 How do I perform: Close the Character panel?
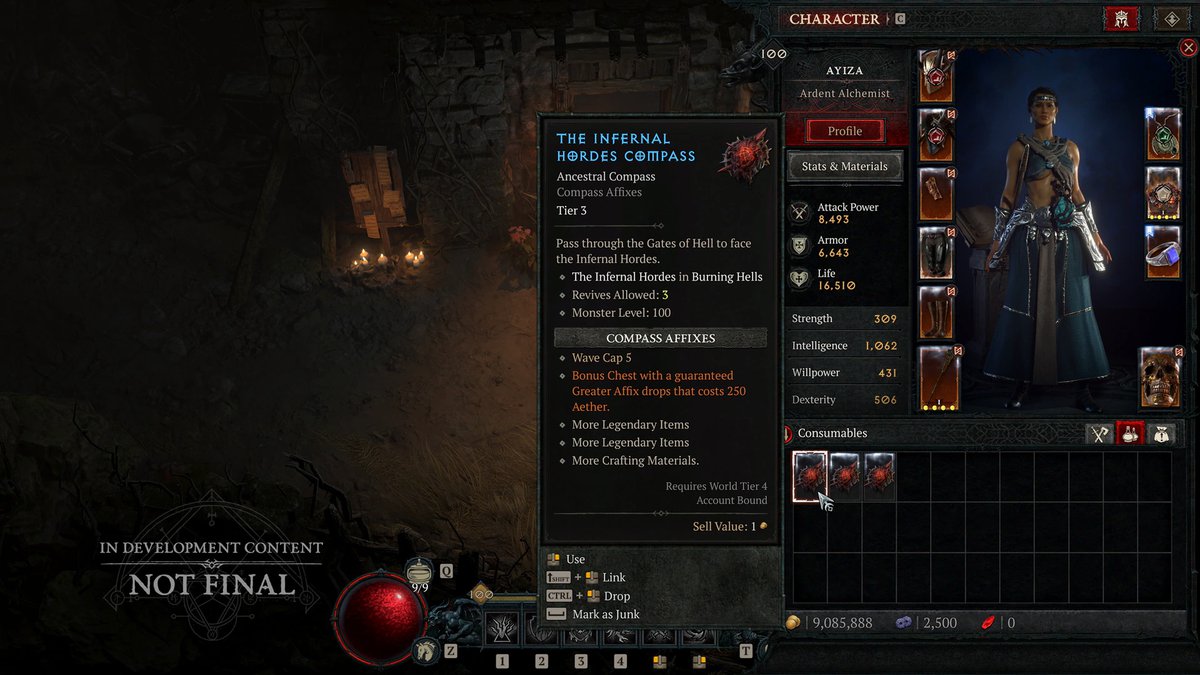1188,47
